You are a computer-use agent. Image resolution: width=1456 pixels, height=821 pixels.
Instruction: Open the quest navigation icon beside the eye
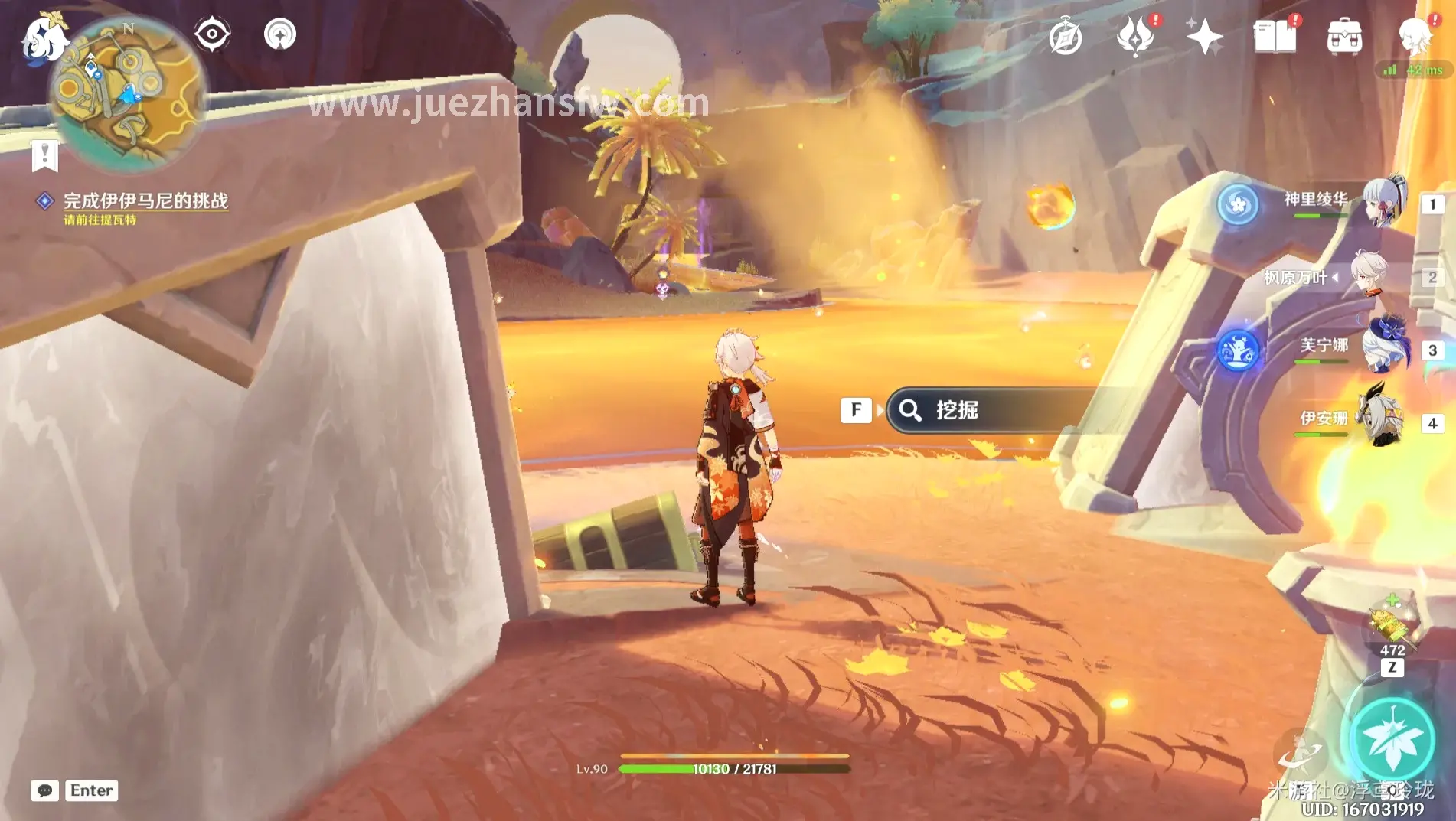[280, 34]
